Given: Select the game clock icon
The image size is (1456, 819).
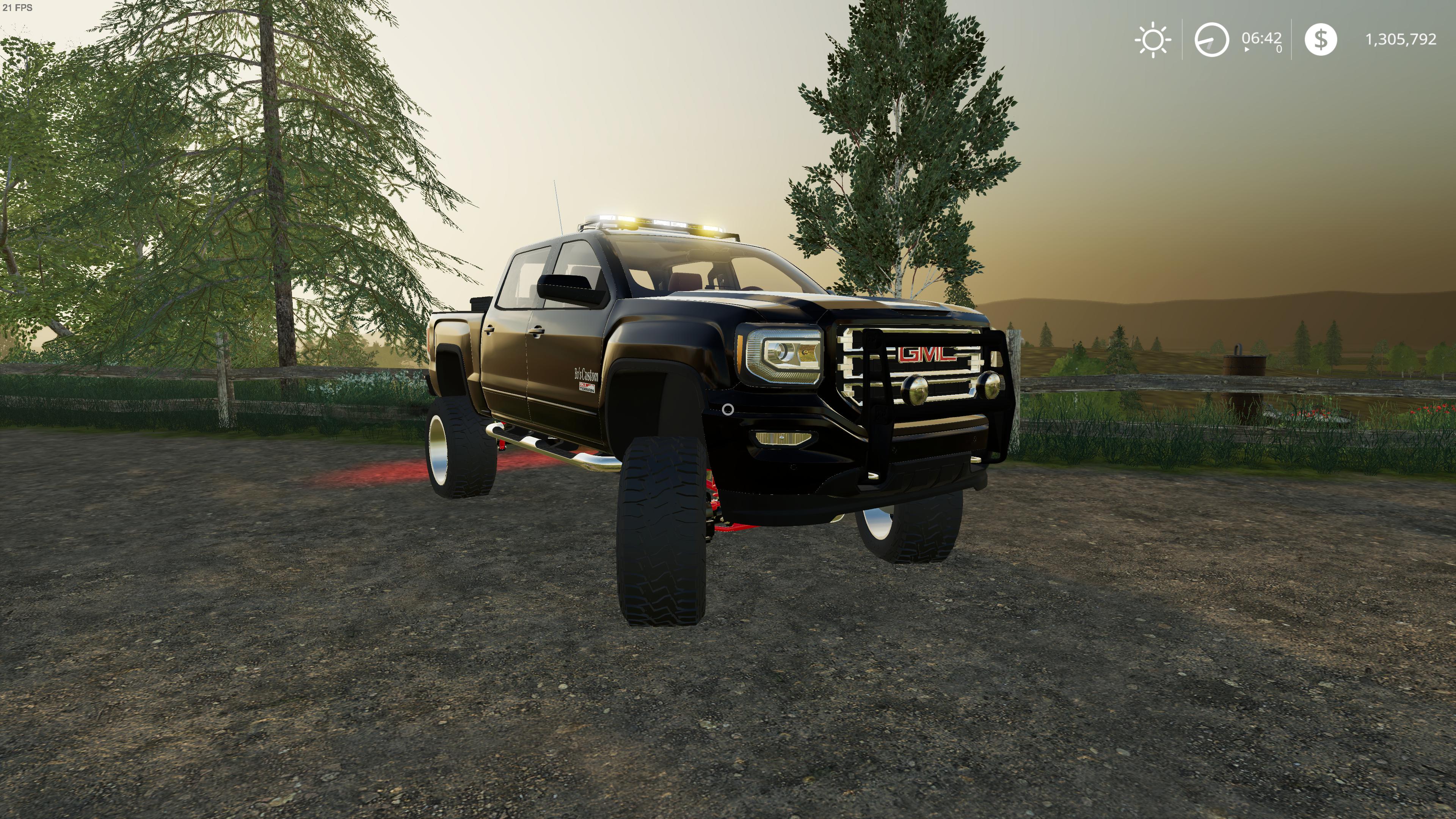Looking at the screenshot, I should click(1211, 39).
